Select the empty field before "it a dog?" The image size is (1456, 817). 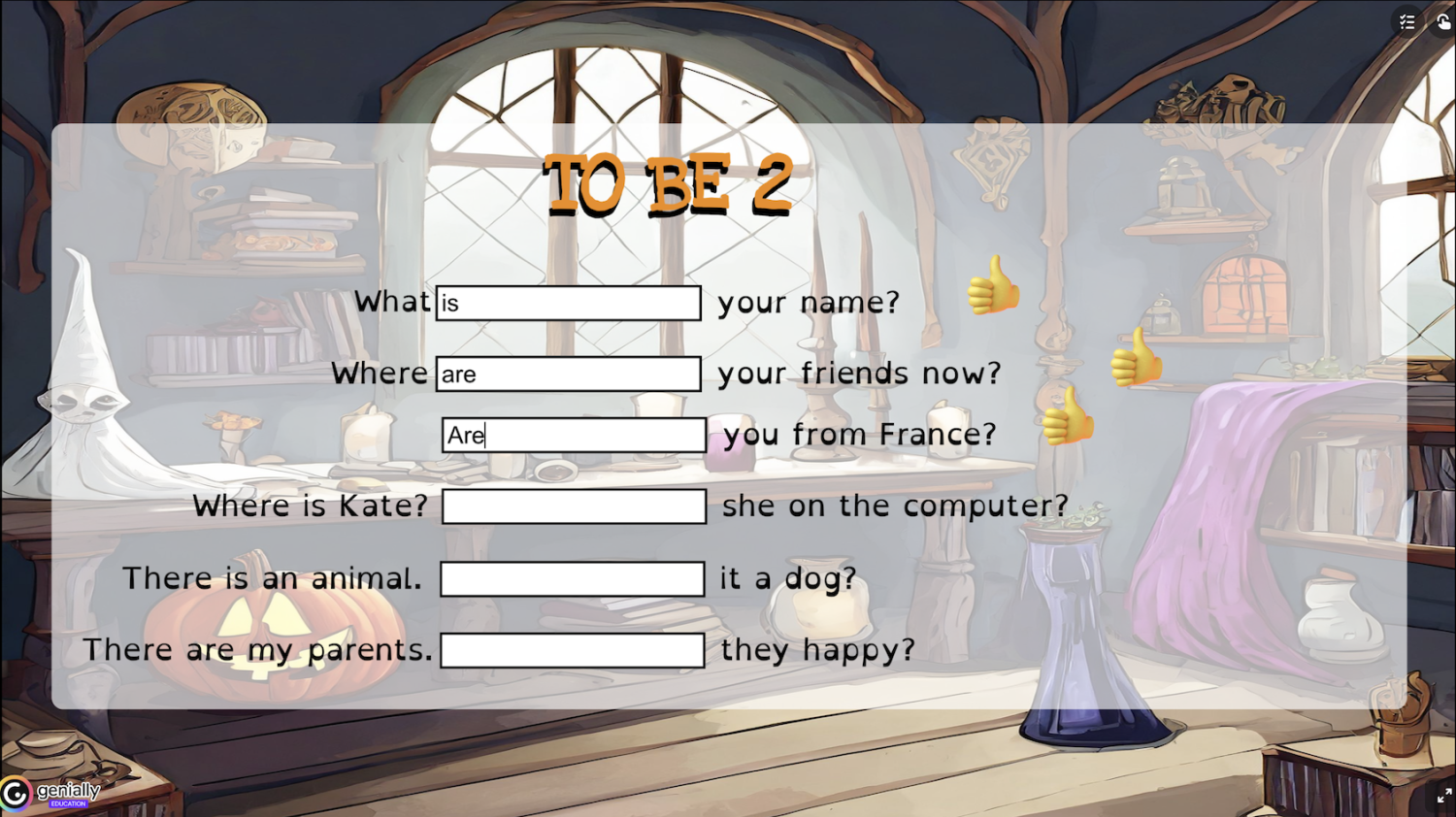[x=572, y=579]
